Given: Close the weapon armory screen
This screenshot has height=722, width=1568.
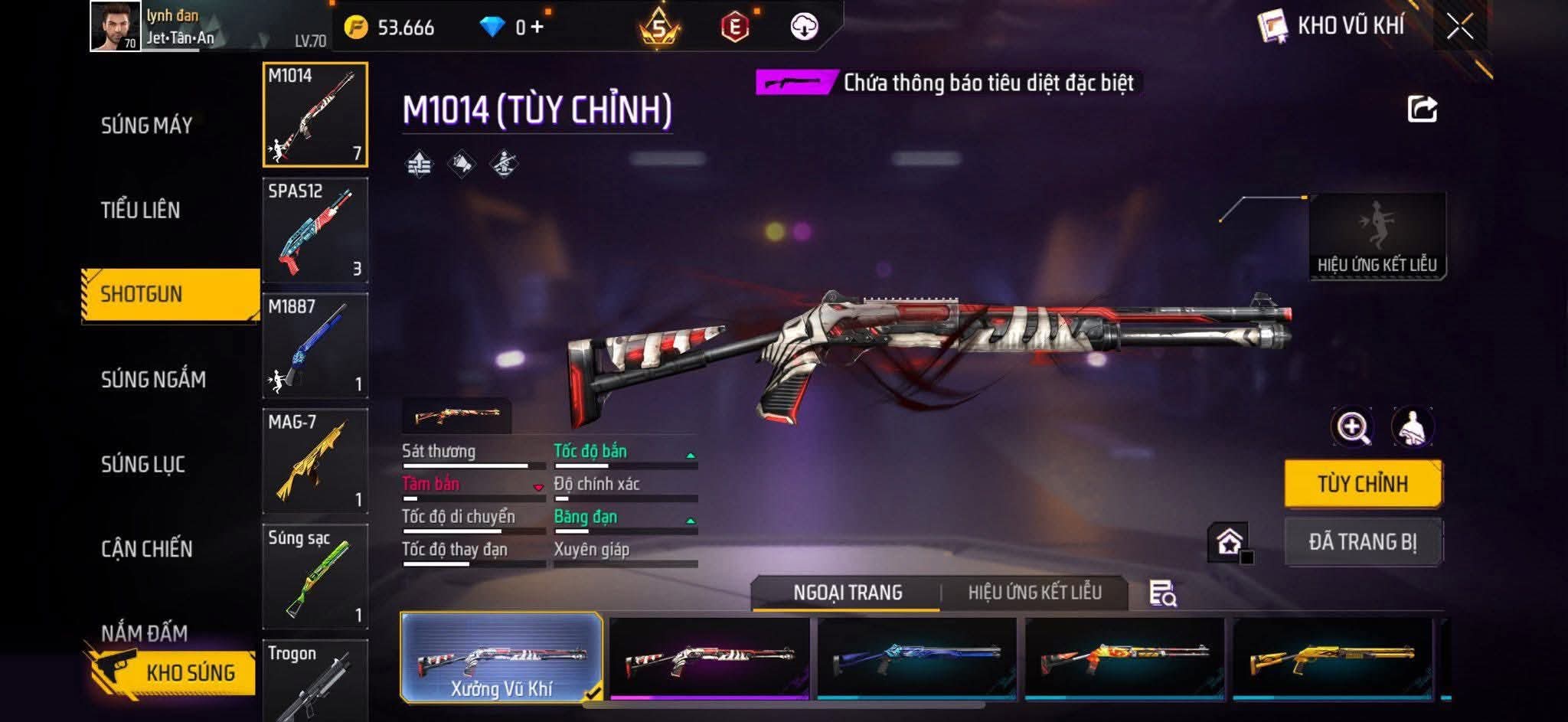Looking at the screenshot, I should pyautogui.click(x=1459, y=28).
